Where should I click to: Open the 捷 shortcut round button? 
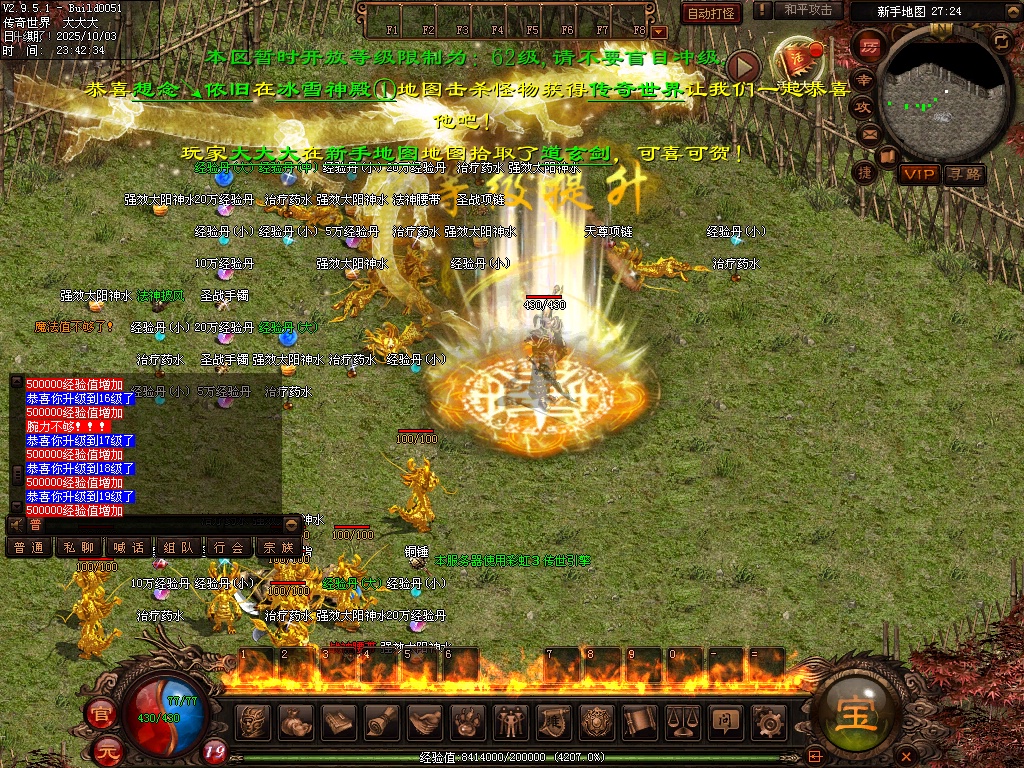[864, 172]
